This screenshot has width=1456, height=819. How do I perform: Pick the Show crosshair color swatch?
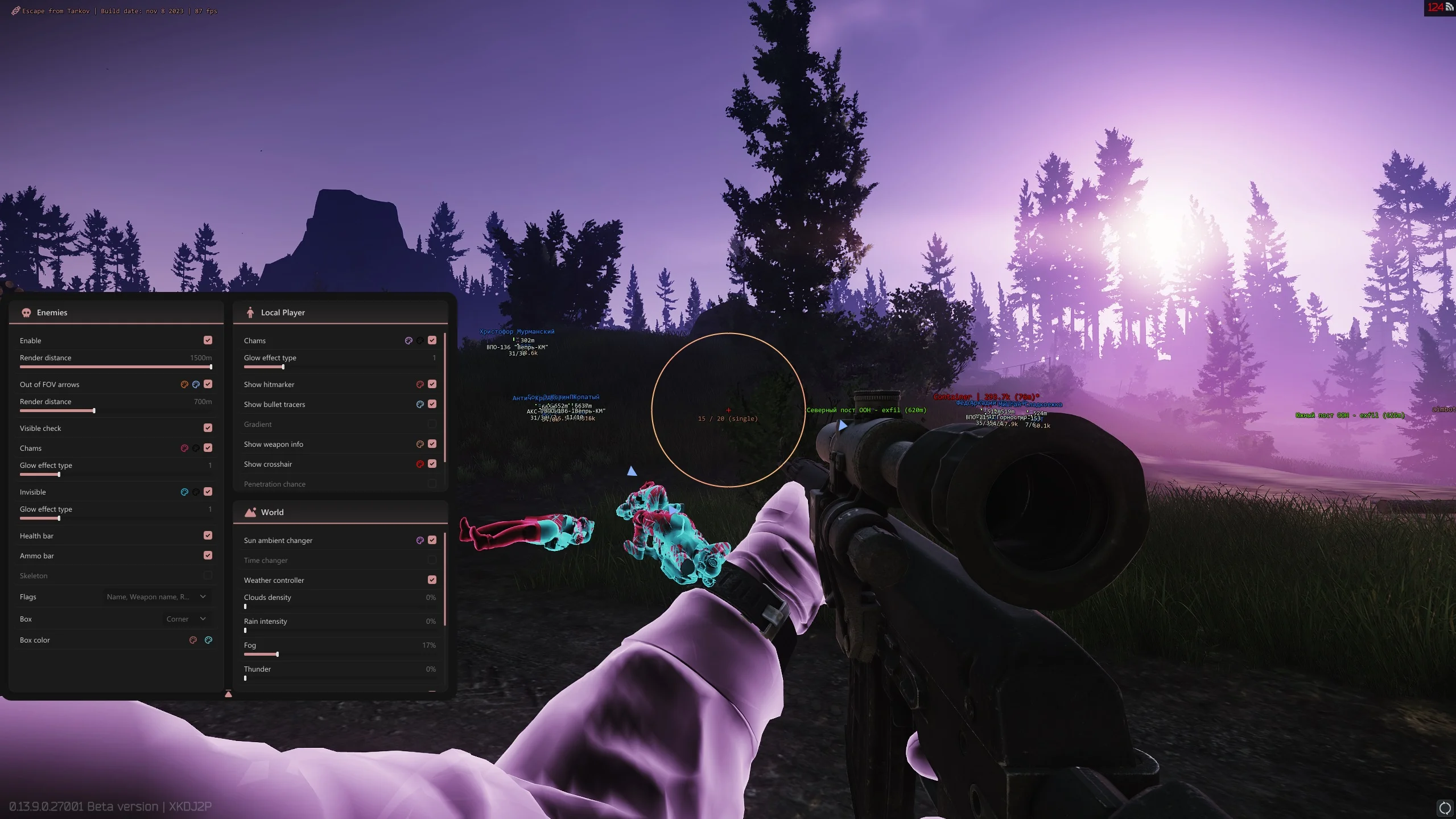(x=420, y=464)
